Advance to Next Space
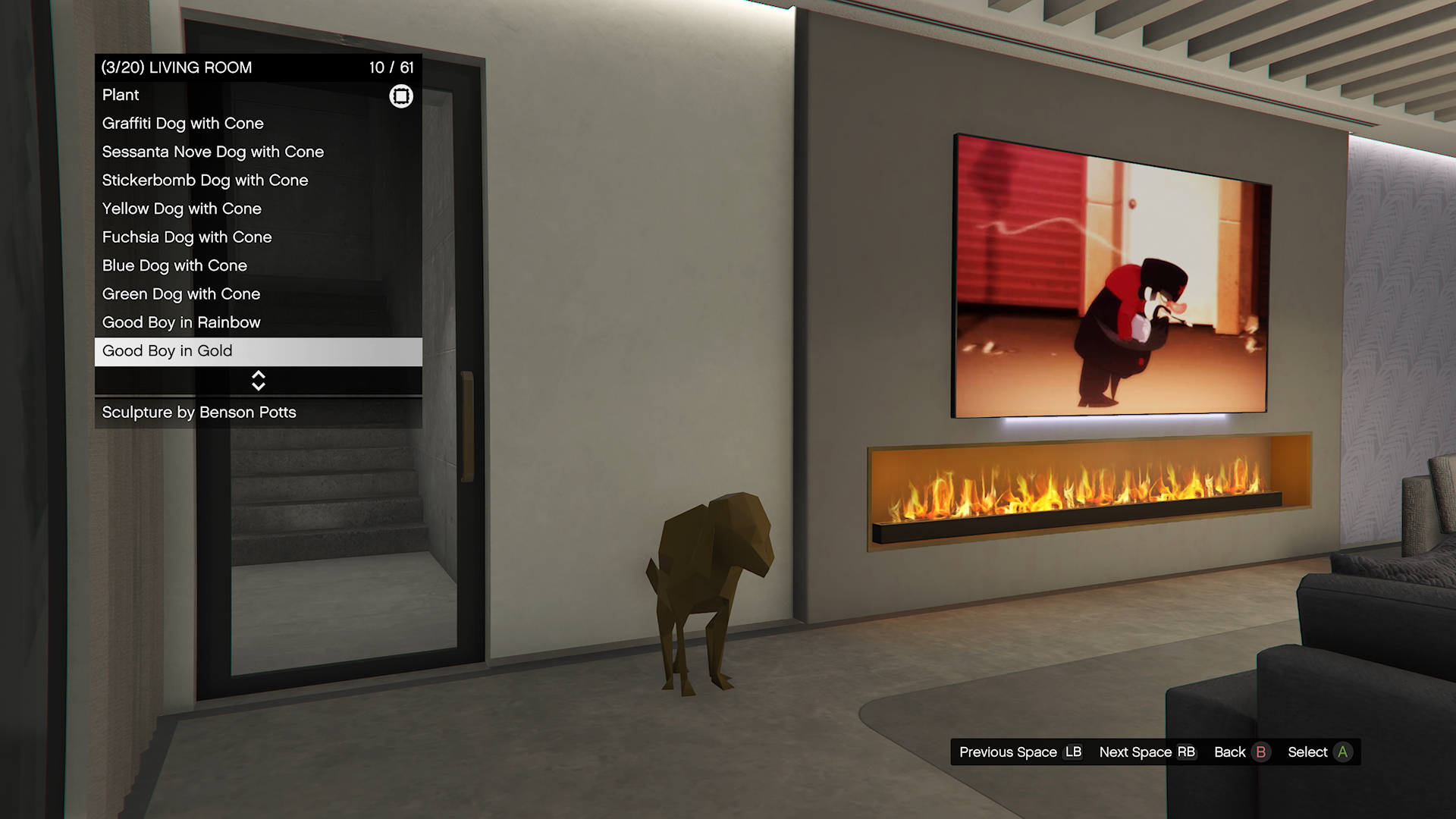This screenshot has width=1456, height=819. [1147, 752]
